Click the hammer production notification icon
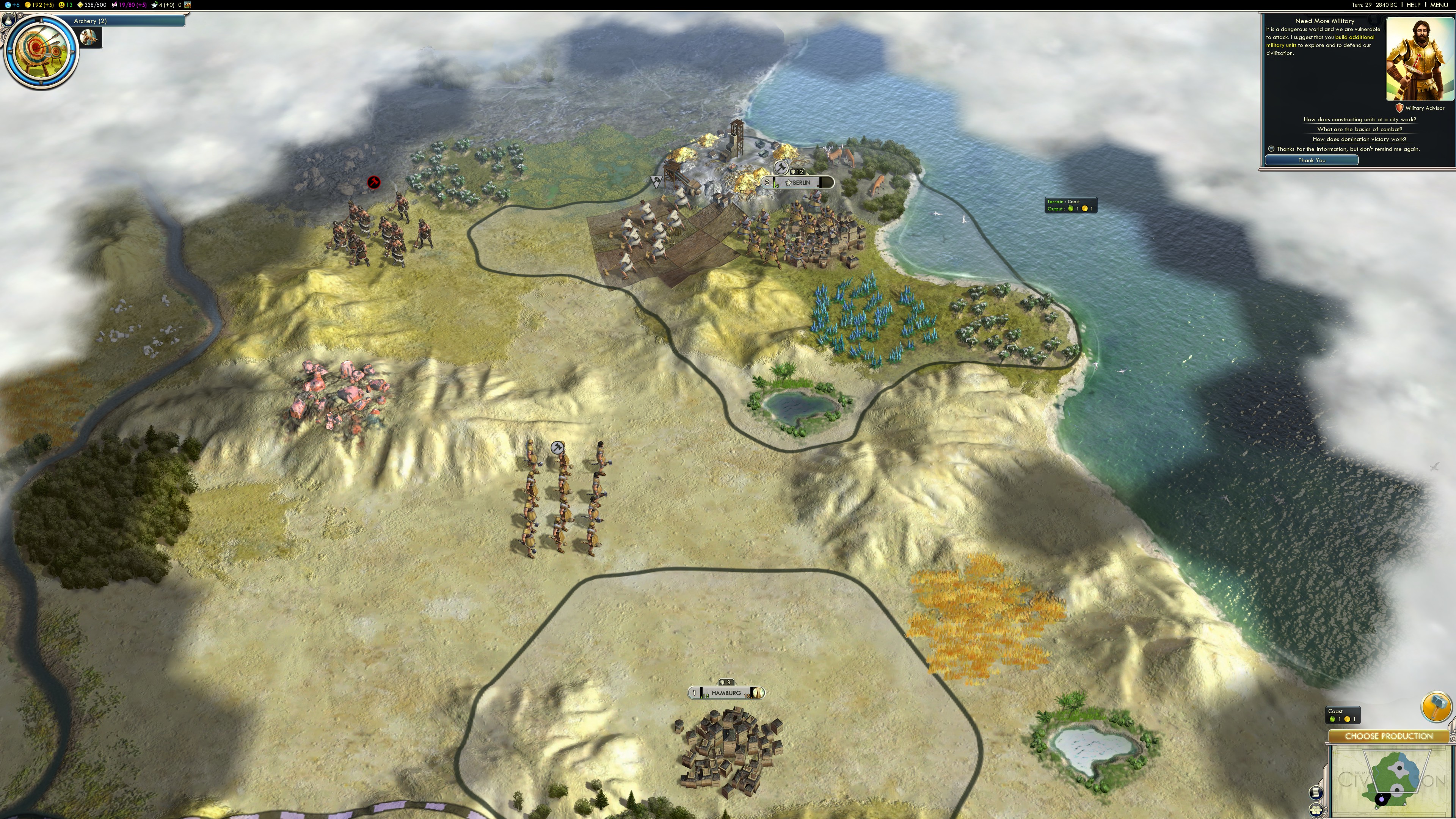This screenshot has width=1456, height=819. coord(1436,706)
